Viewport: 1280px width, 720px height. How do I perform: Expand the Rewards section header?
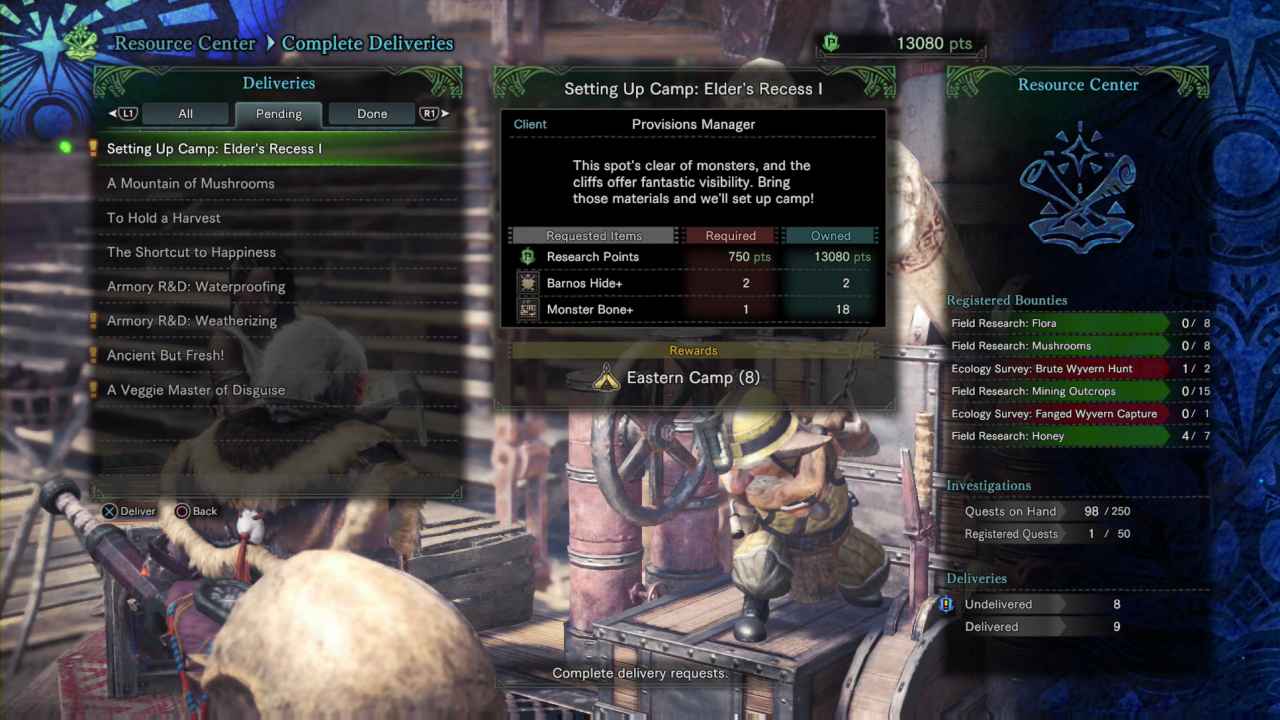694,350
